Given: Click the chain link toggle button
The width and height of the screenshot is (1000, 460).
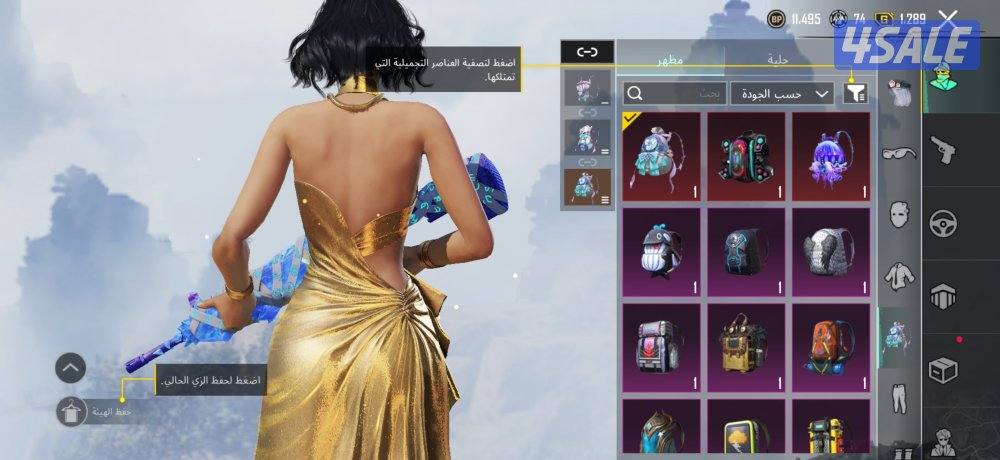Looking at the screenshot, I should (587, 52).
